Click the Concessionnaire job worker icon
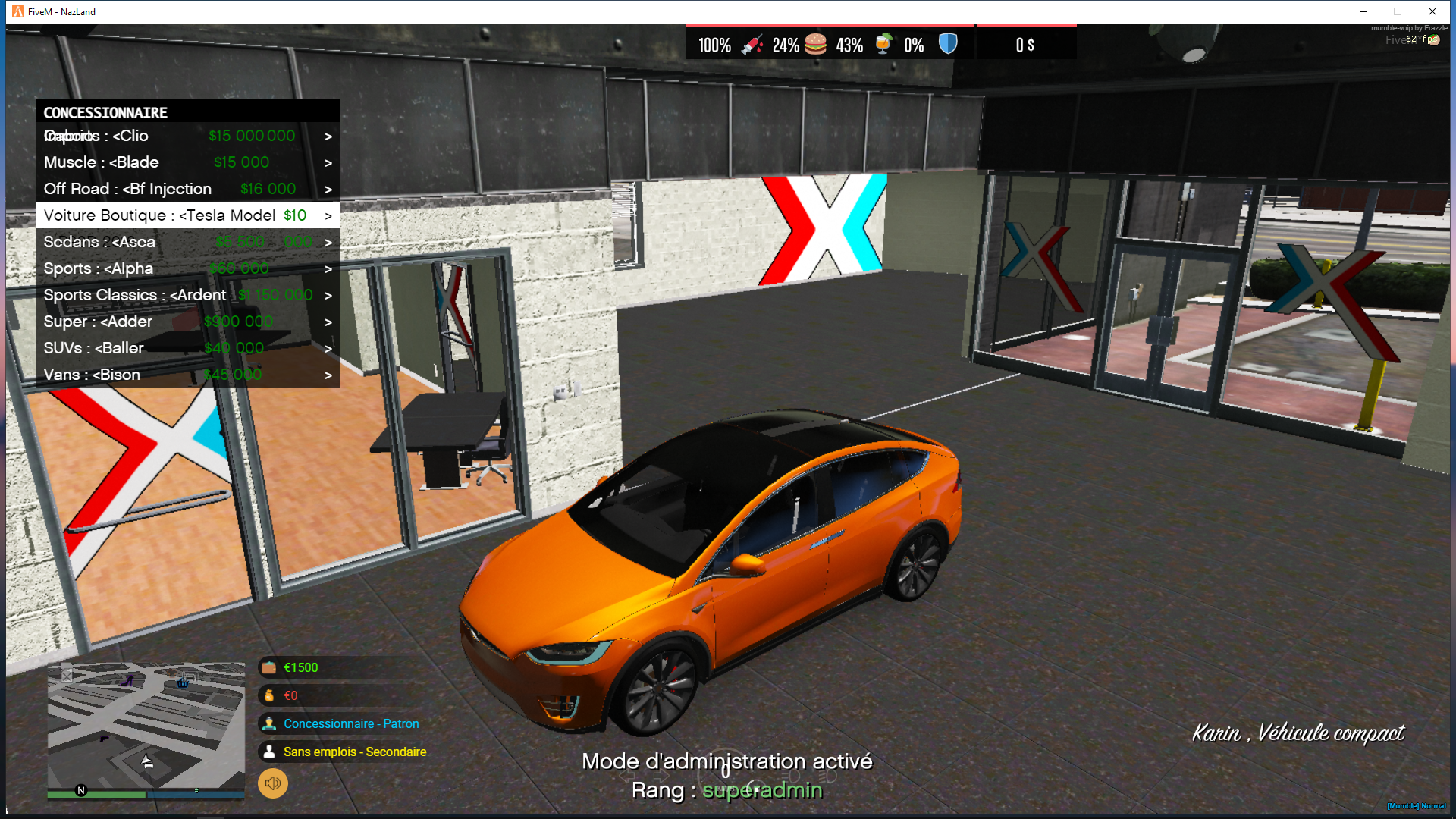This screenshot has width=1456, height=819. click(269, 723)
